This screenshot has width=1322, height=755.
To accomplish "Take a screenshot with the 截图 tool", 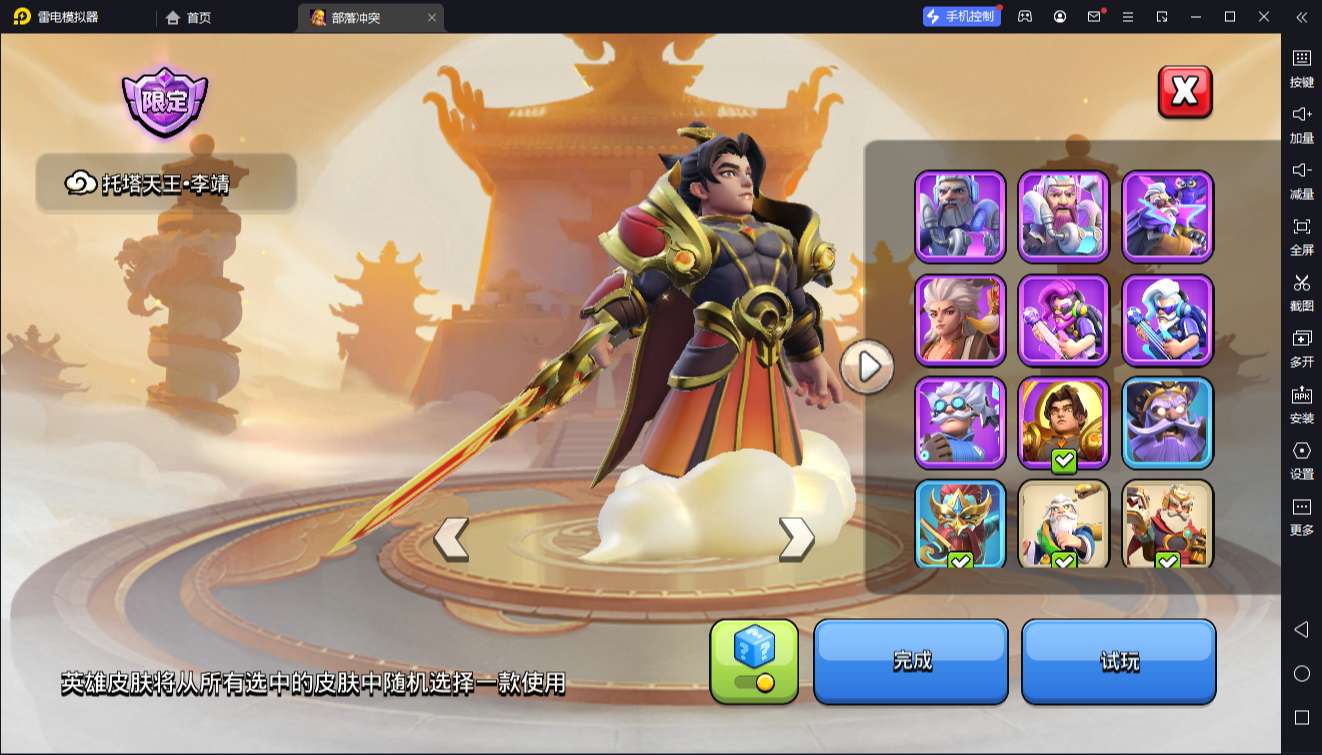I will (1301, 291).
